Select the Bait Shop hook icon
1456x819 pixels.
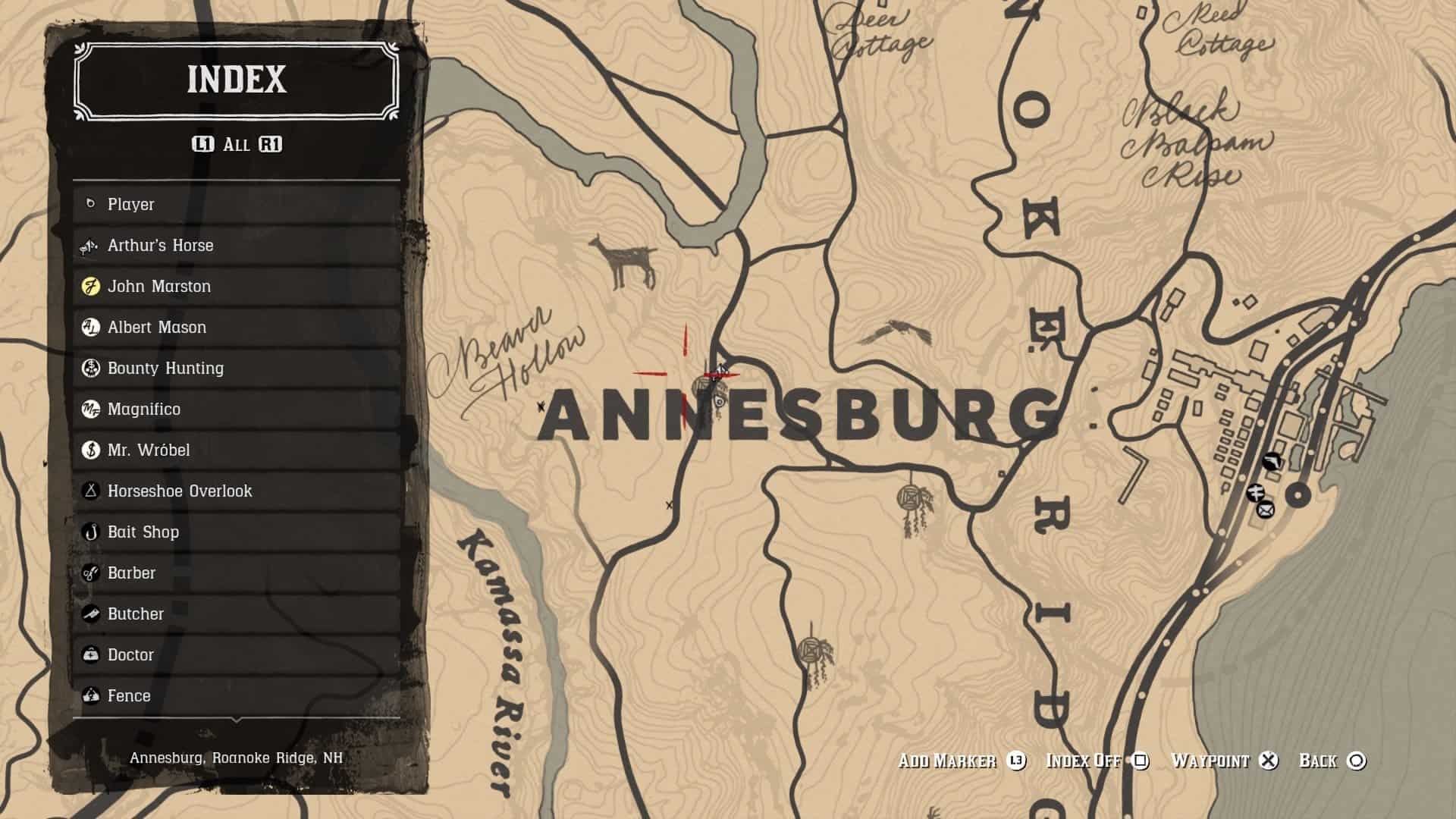tap(89, 532)
